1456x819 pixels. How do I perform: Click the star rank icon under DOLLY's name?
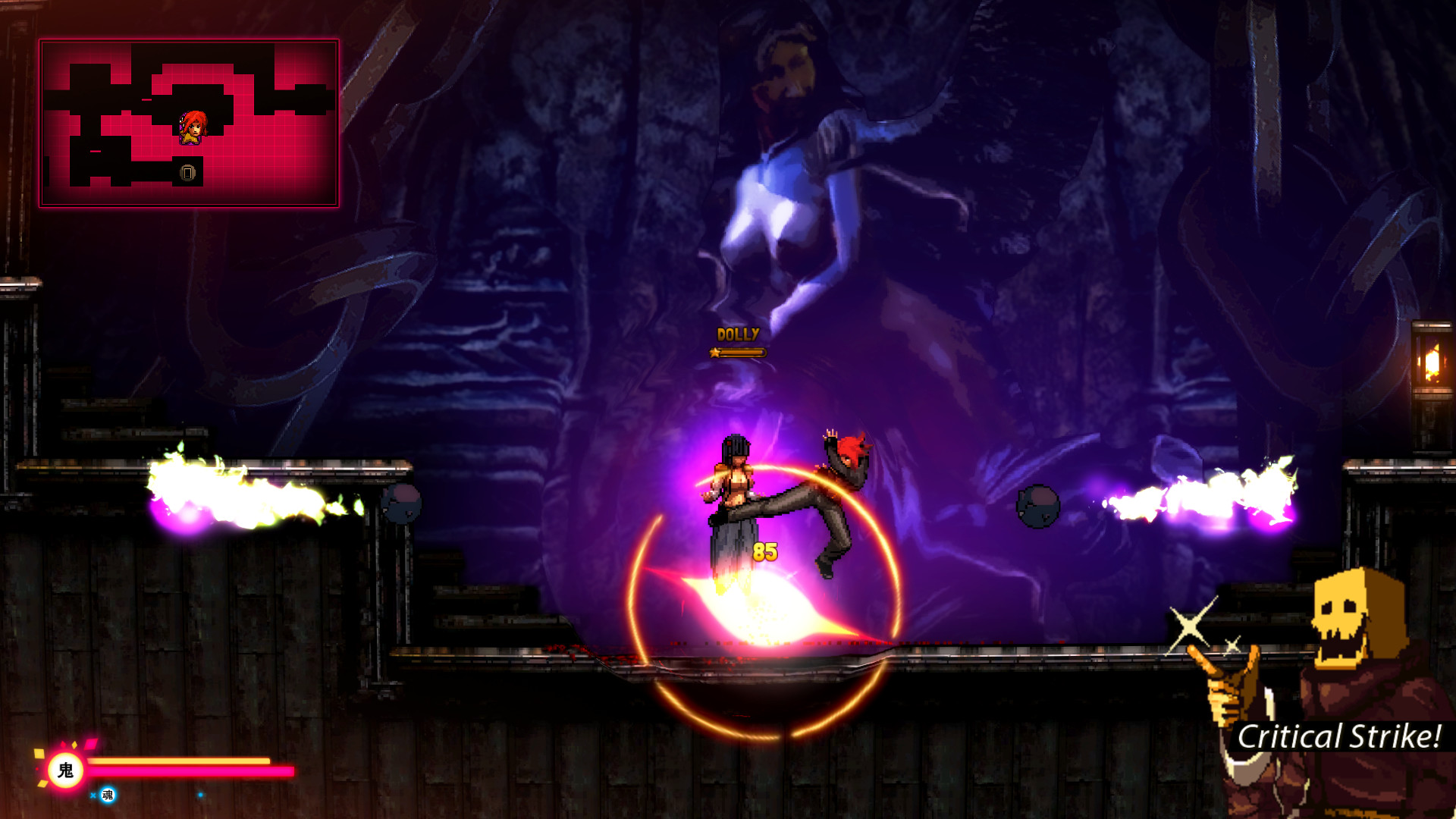tap(714, 353)
